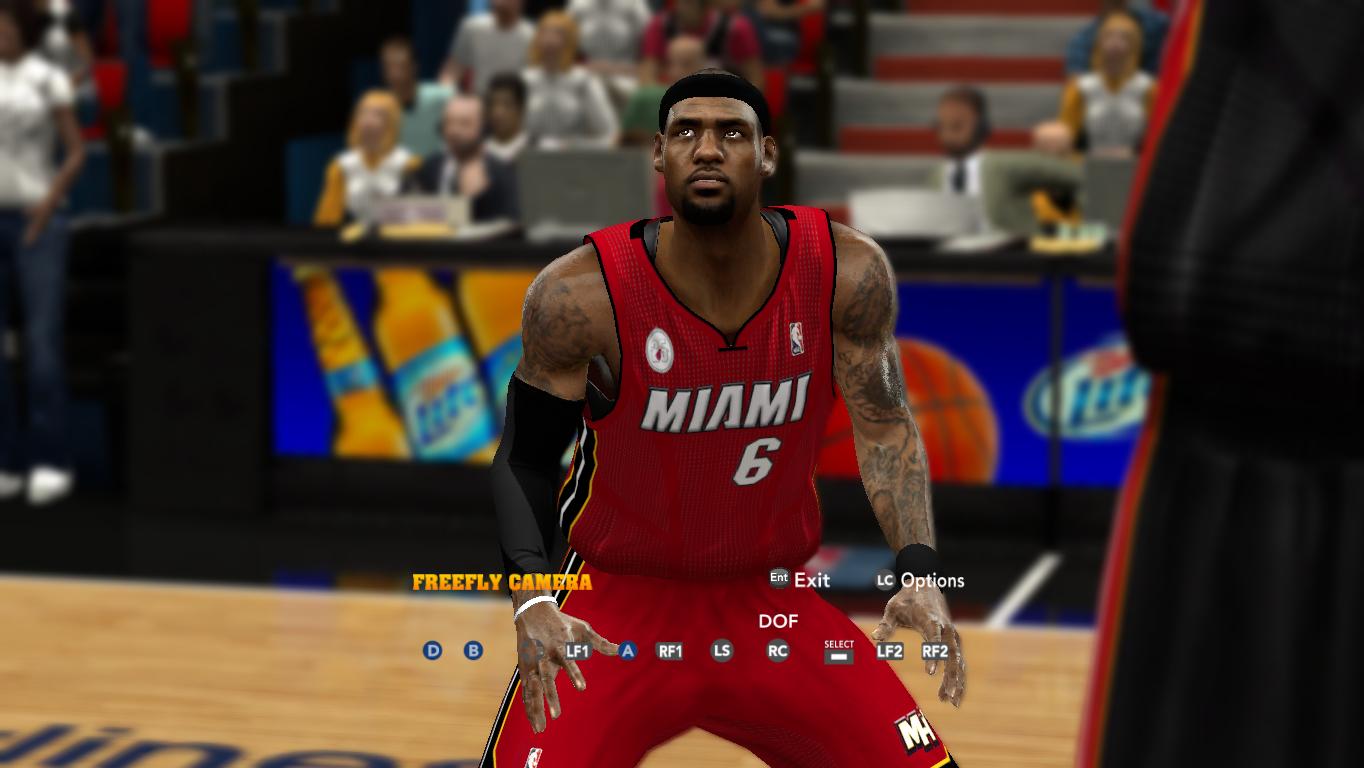Click the B button prompt icon
1364x768 pixels.
tap(472, 651)
